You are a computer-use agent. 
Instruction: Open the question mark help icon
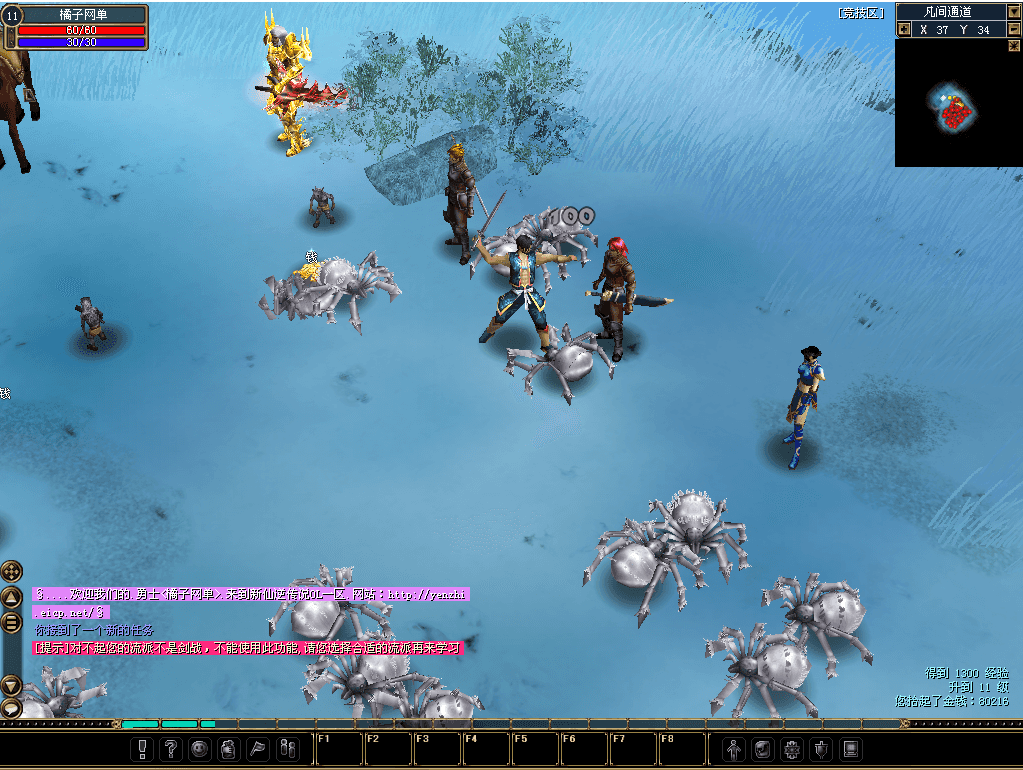point(171,748)
